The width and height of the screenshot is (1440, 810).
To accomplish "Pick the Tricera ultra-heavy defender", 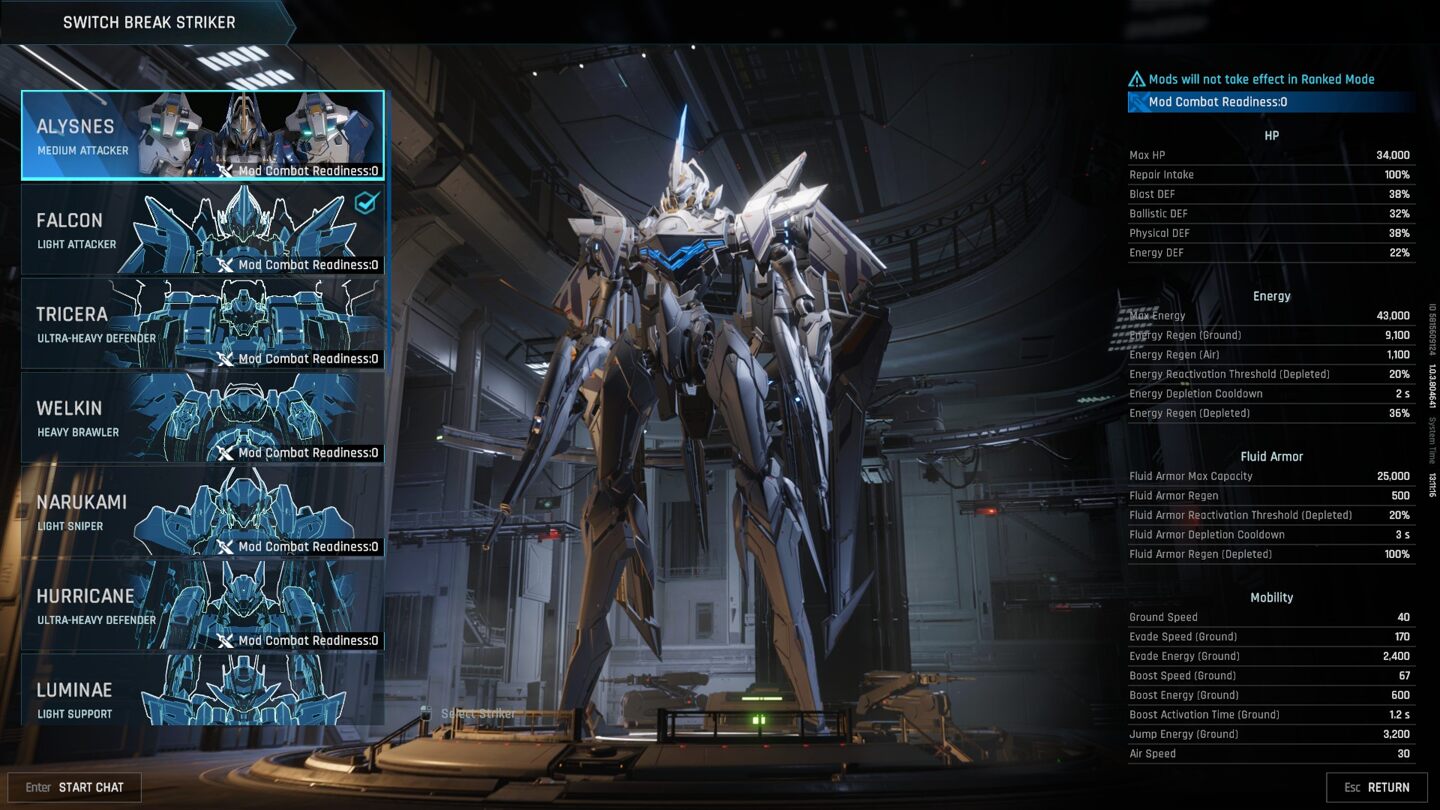I will pos(202,323).
